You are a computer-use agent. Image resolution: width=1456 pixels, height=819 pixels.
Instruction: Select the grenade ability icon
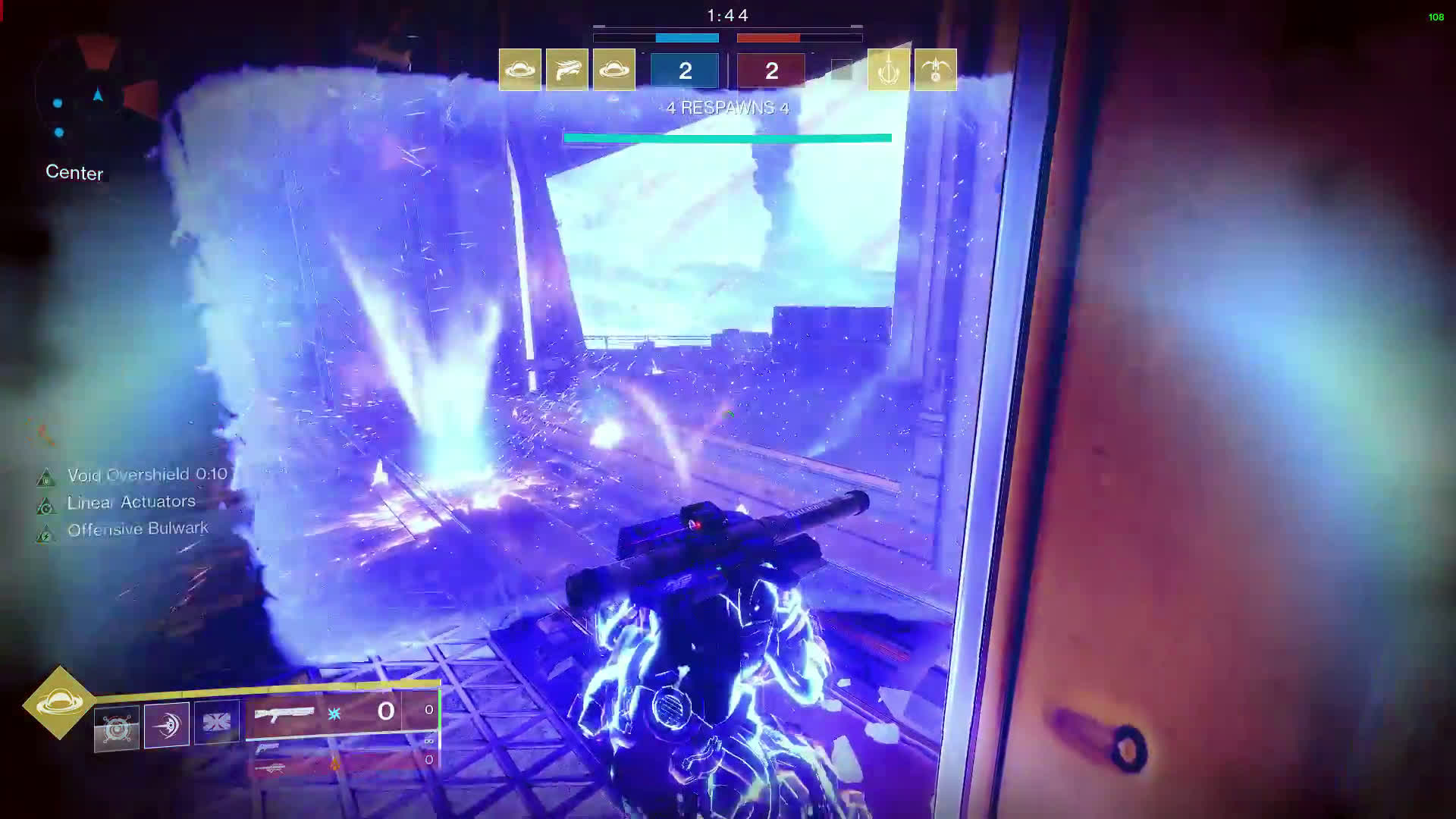[x=117, y=729]
